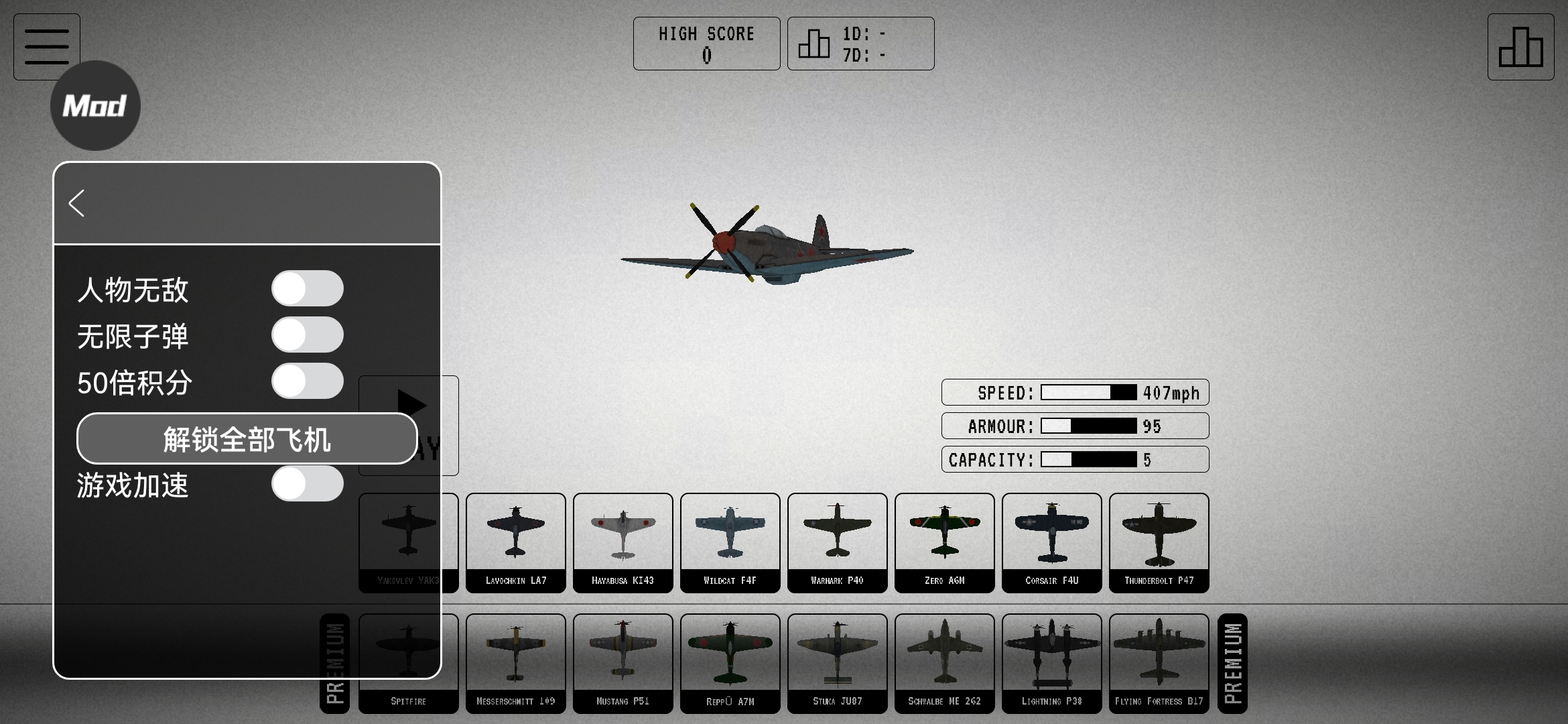Tap the round Mod overlay button
This screenshot has width=1568, height=724.
point(95,106)
